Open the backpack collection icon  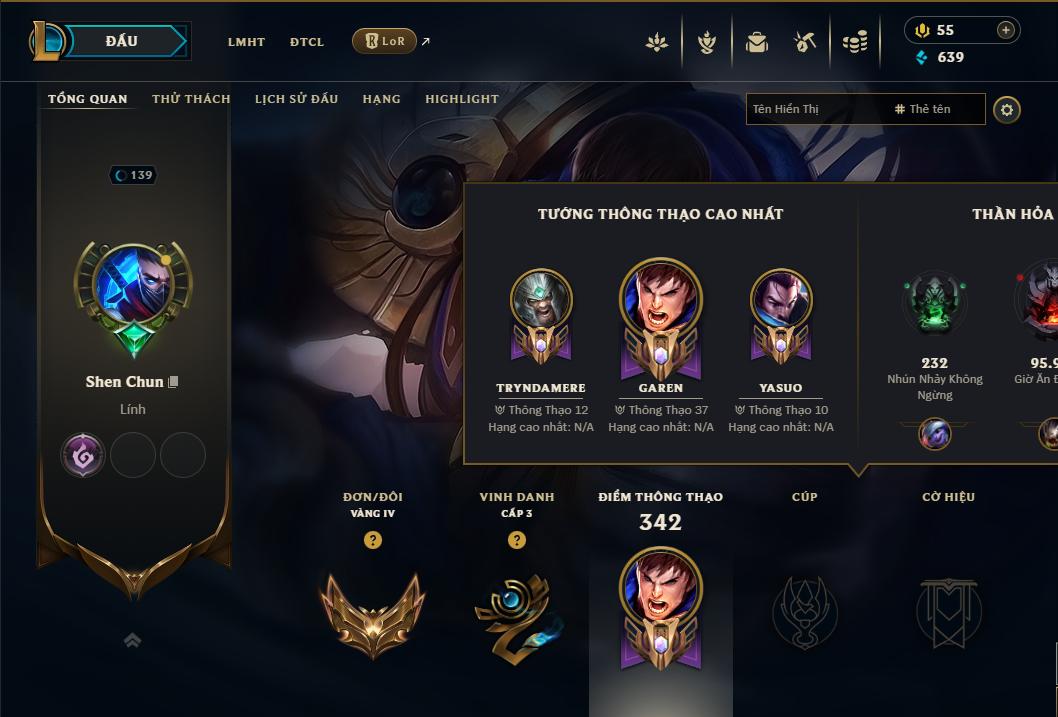click(x=757, y=42)
